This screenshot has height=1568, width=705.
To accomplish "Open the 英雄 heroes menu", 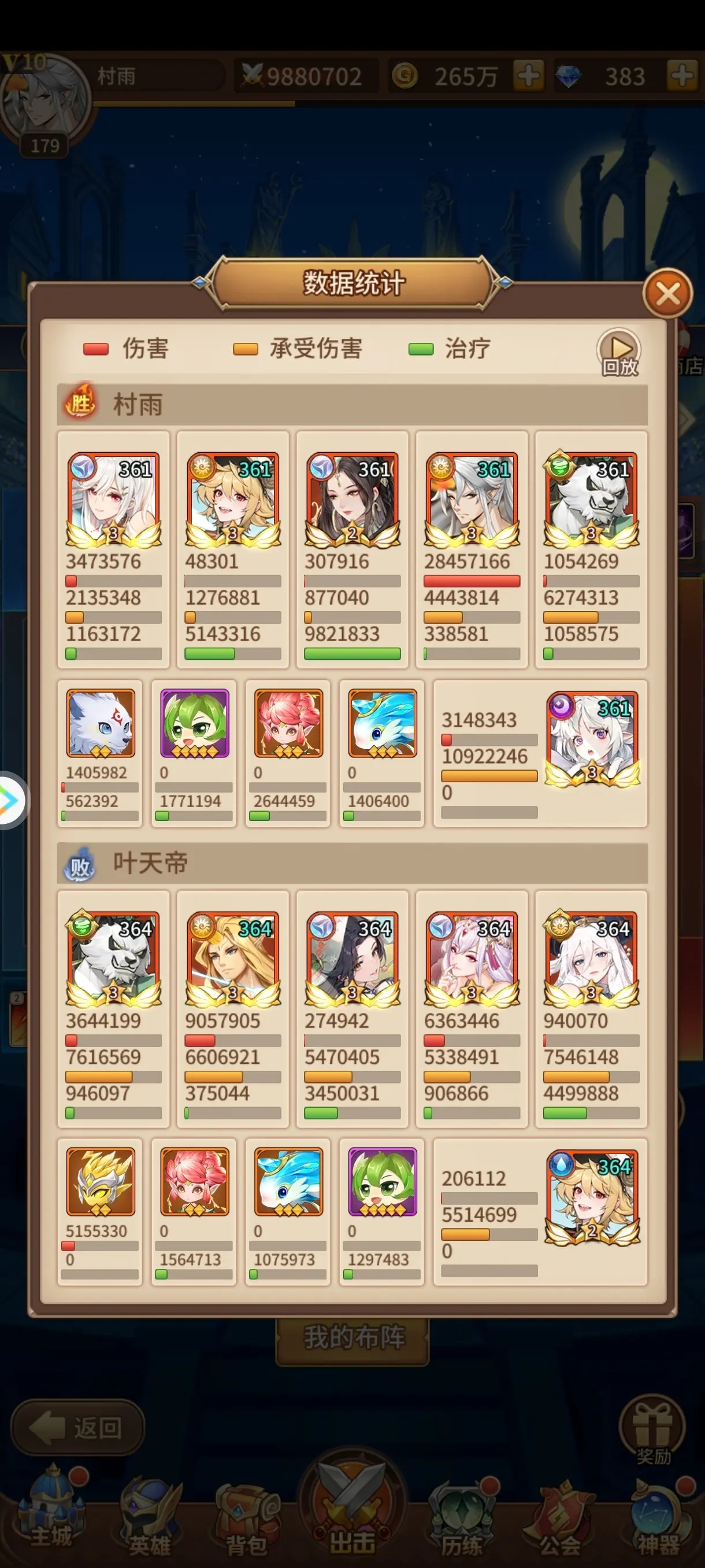I will pyautogui.click(x=150, y=1519).
